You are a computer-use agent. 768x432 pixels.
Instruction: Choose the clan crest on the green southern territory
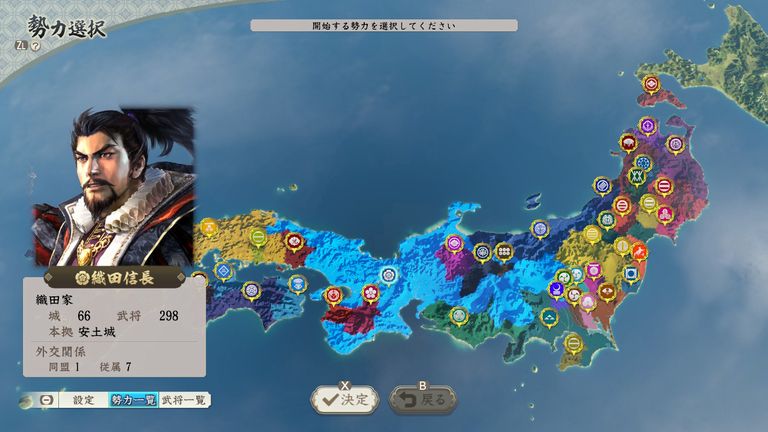click(459, 316)
